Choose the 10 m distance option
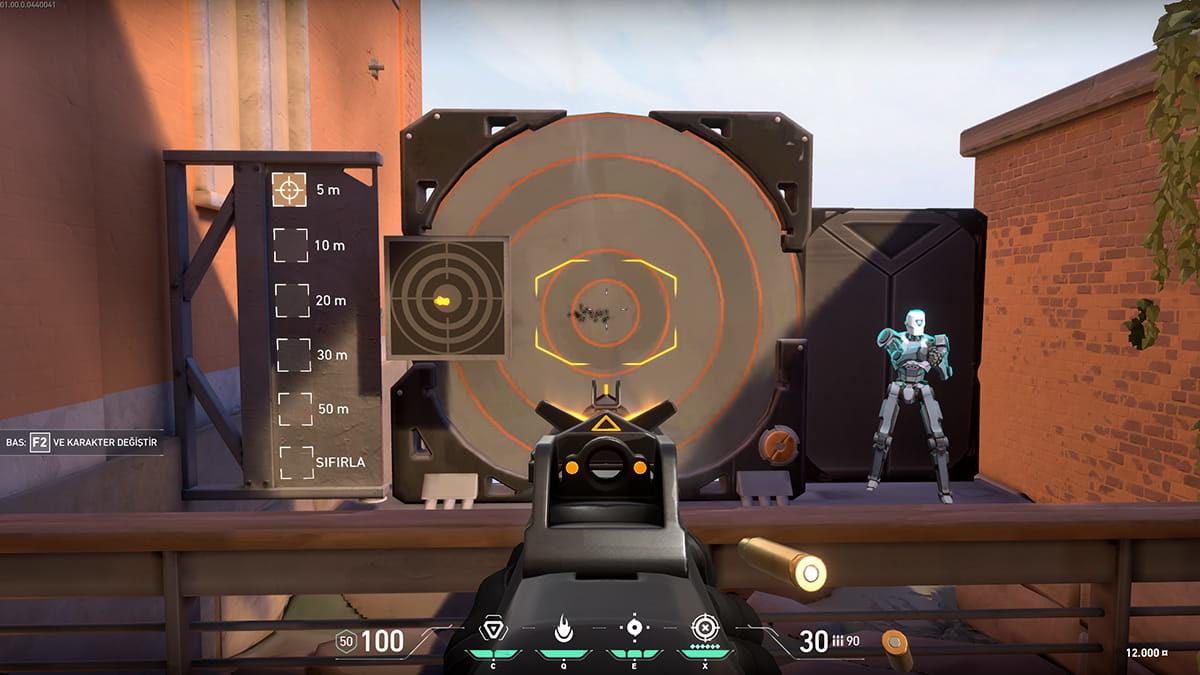Viewport: 1200px width, 675px height. 290,245
